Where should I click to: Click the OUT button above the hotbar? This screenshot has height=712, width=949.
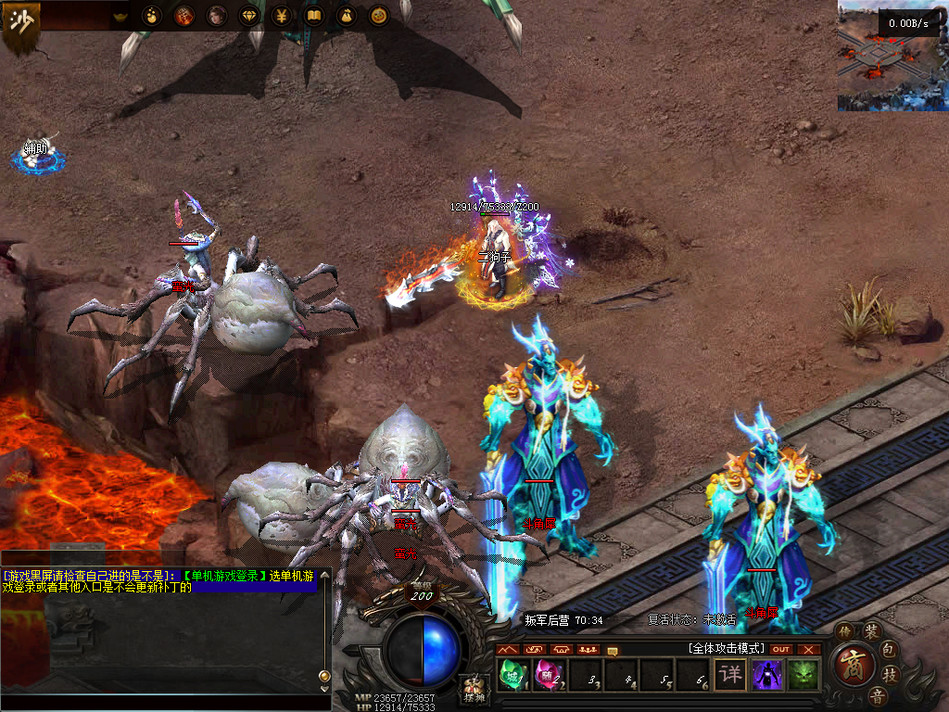(x=781, y=649)
